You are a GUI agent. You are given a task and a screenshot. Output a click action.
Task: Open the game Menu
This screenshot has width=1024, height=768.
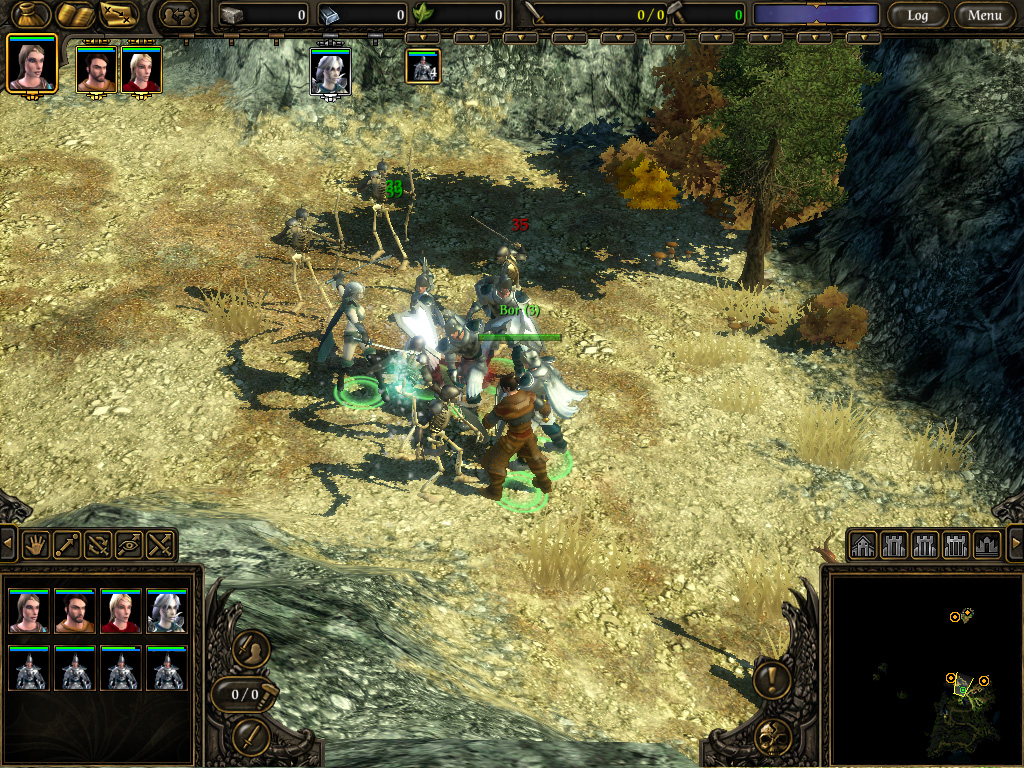984,15
